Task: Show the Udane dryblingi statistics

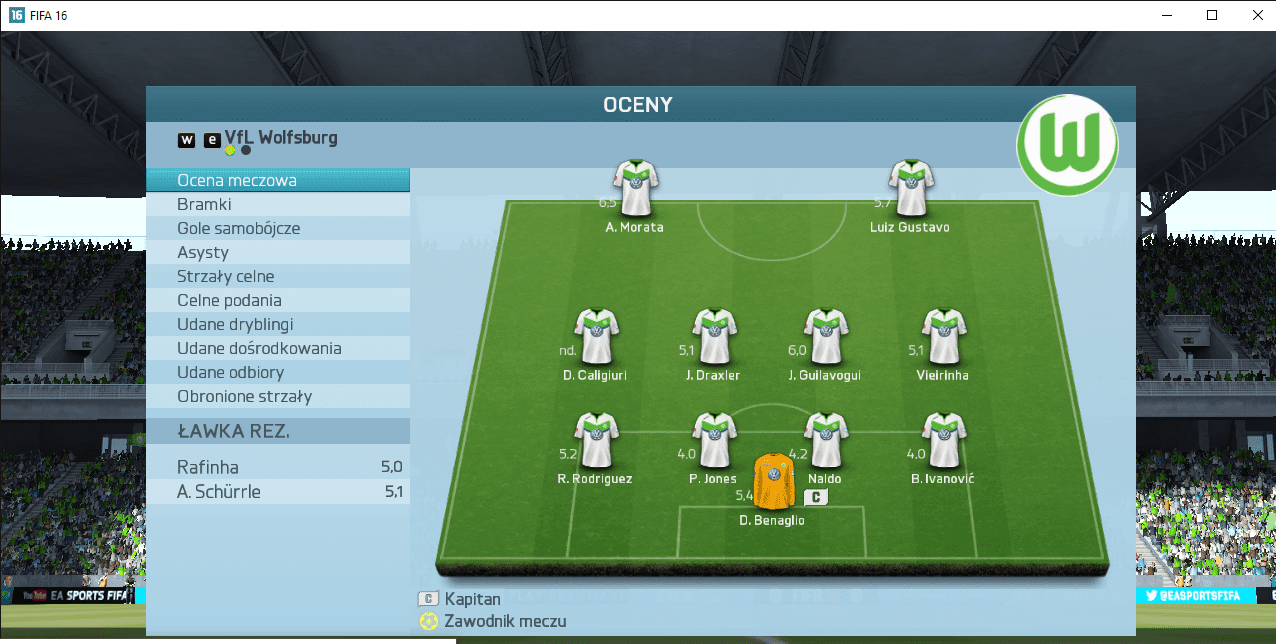Action: tap(278, 325)
